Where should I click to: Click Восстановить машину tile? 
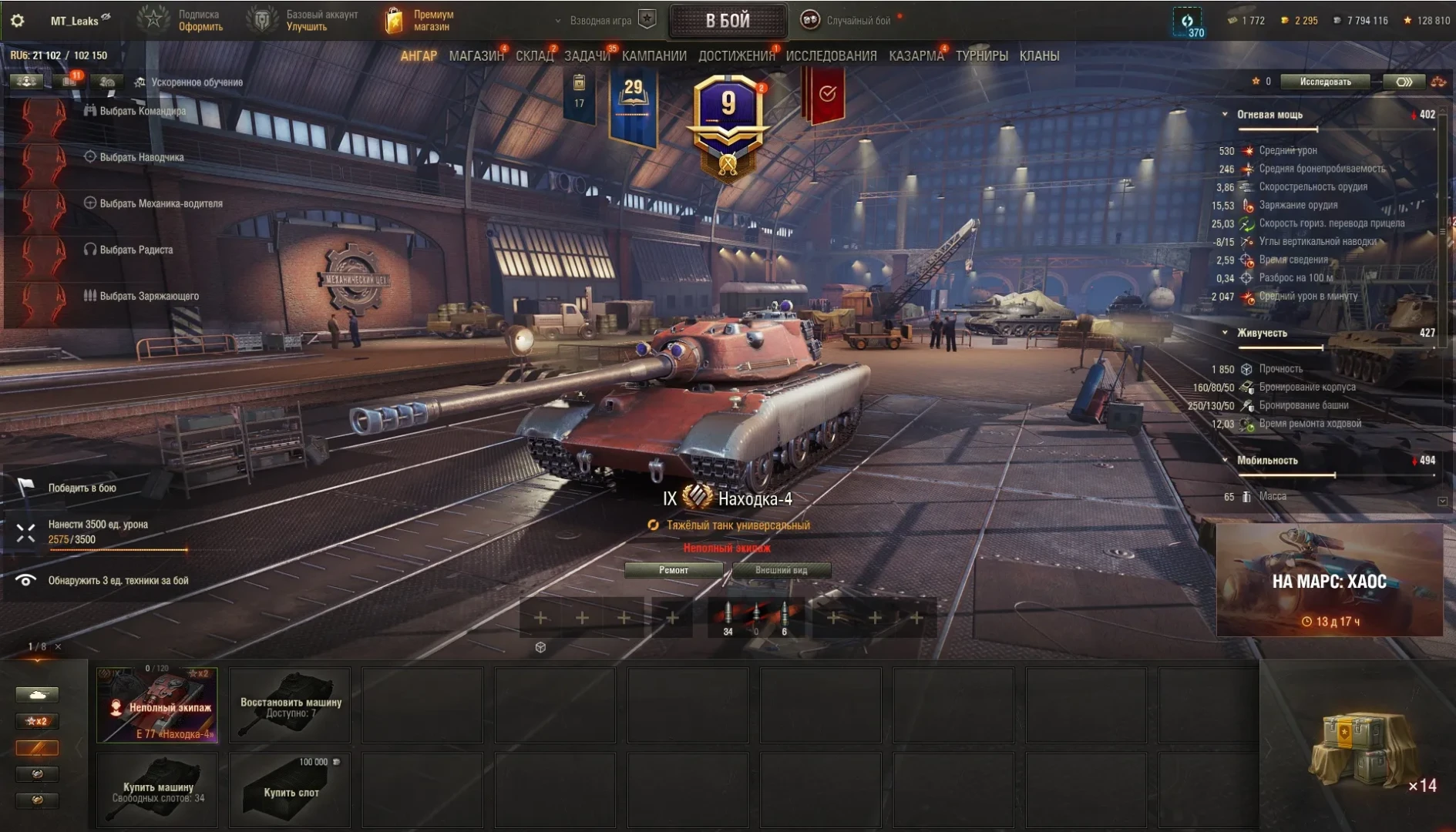click(291, 705)
